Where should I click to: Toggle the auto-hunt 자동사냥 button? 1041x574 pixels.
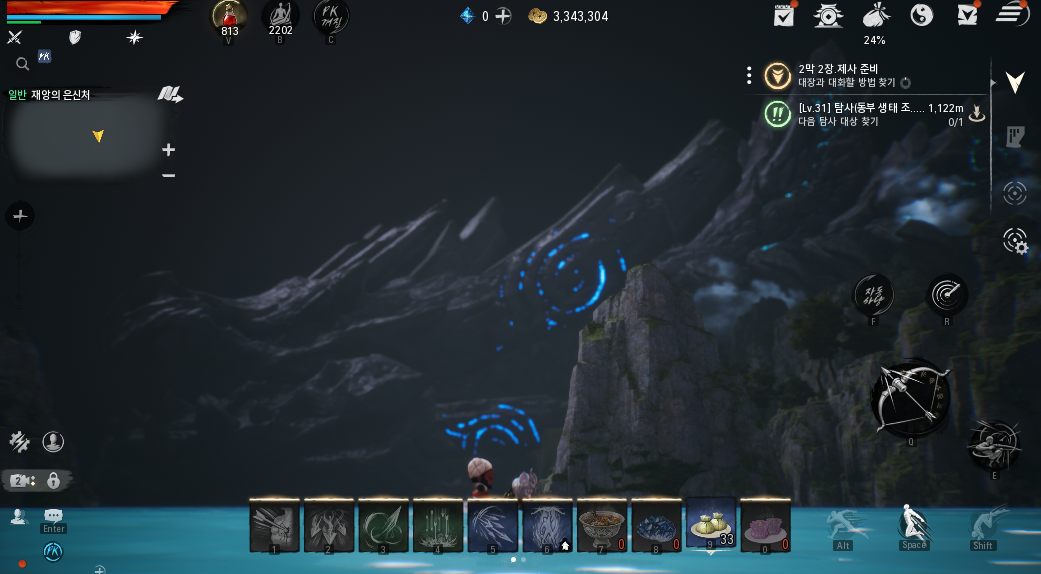[x=873, y=294]
